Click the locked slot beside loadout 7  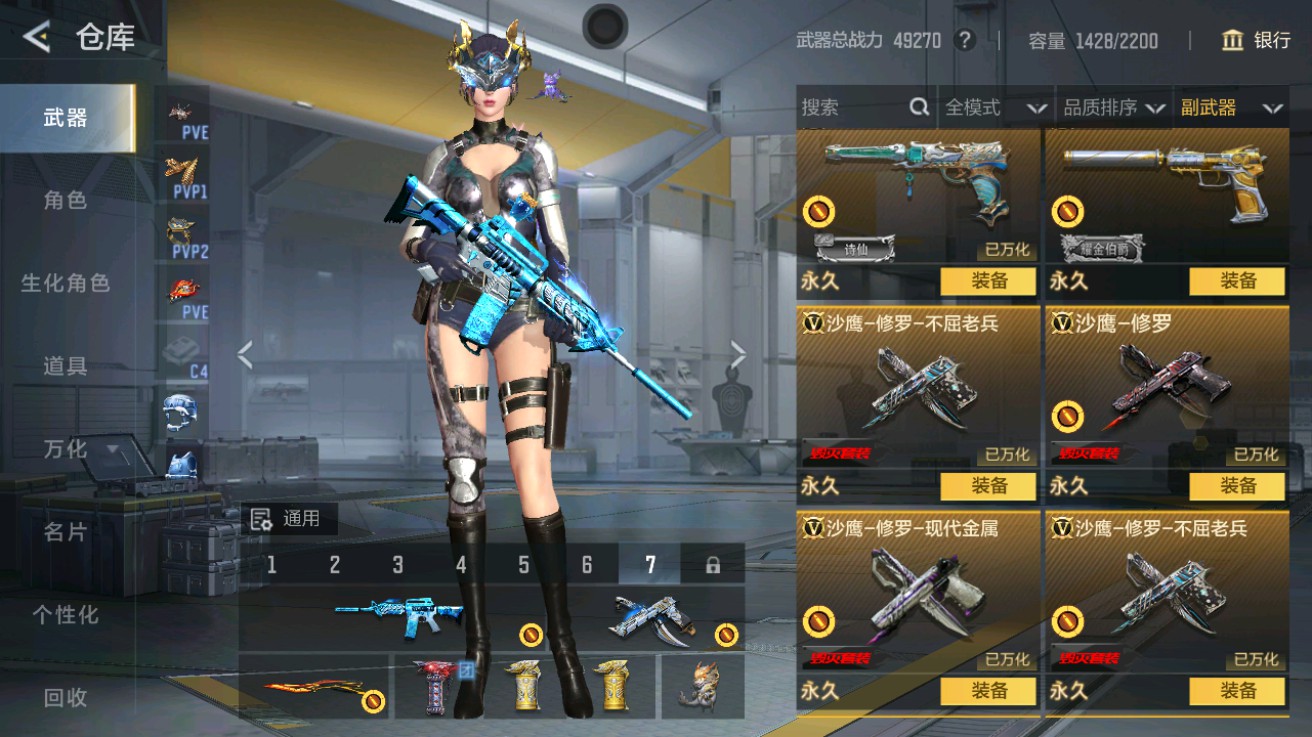click(711, 564)
